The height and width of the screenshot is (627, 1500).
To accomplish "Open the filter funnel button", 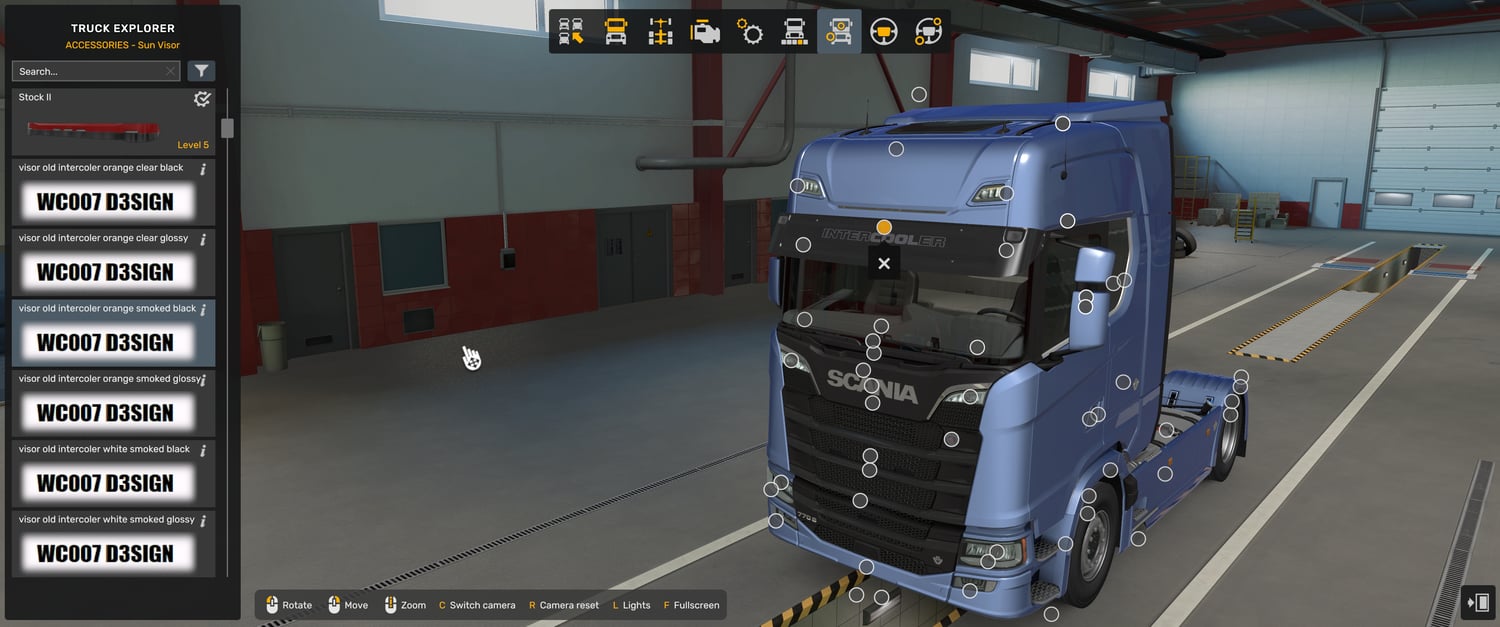I will tap(201, 71).
